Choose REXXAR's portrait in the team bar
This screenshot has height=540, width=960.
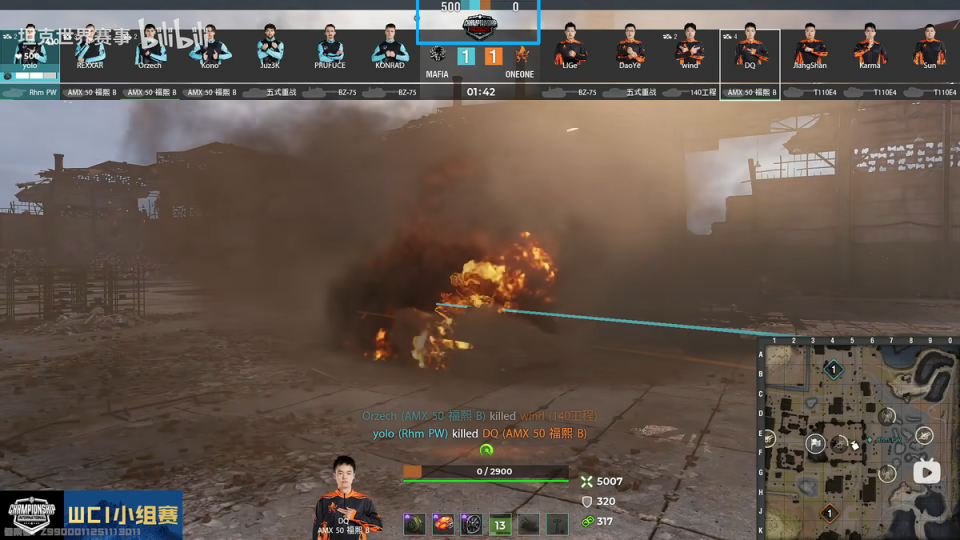click(x=90, y=47)
